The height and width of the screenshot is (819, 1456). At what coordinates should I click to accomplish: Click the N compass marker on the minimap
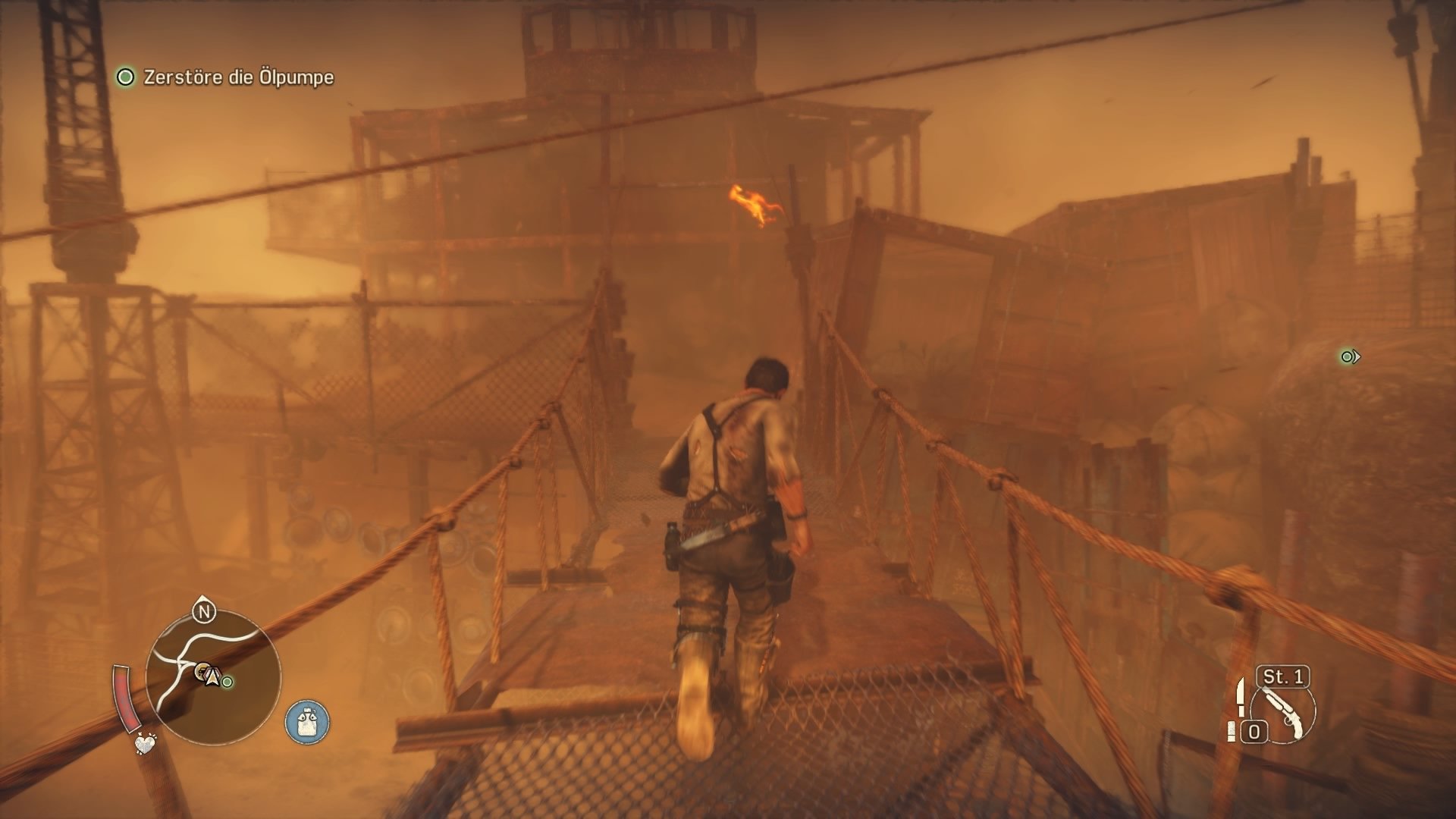pos(202,611)
